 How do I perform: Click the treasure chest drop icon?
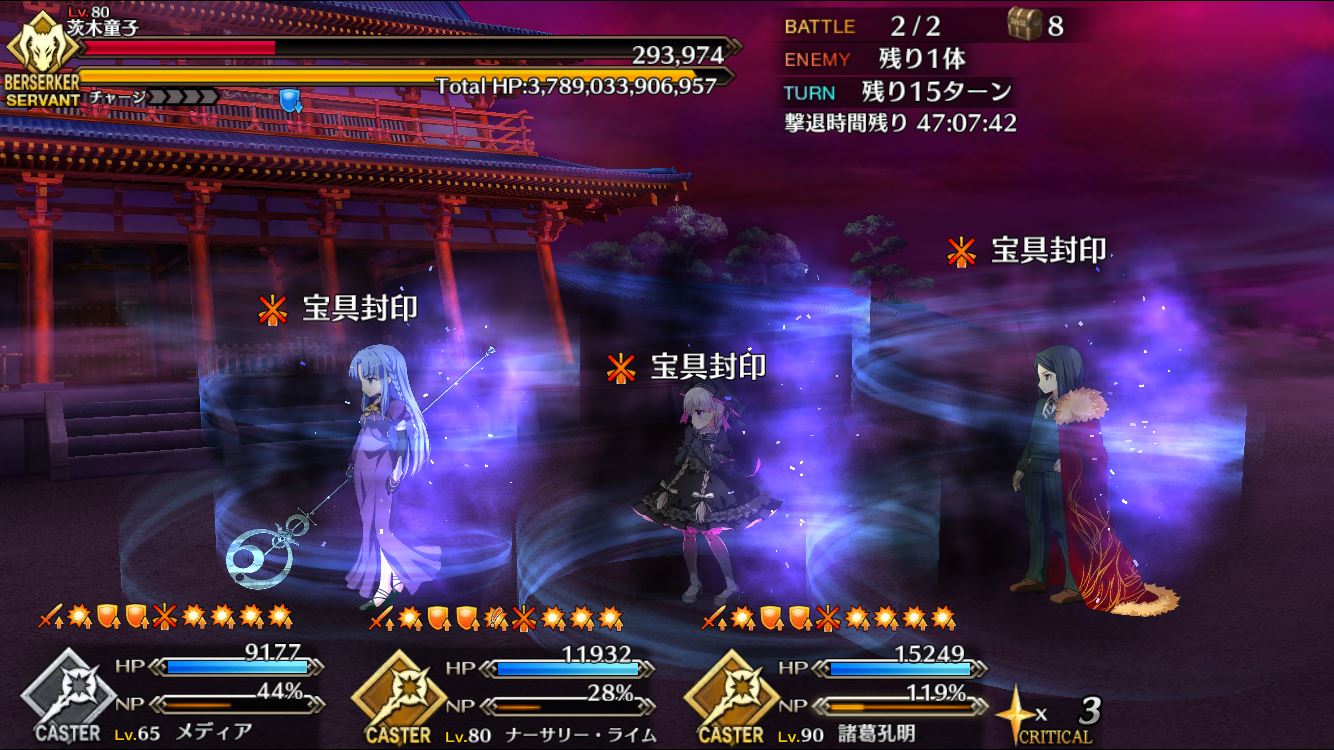[1023, 25]
